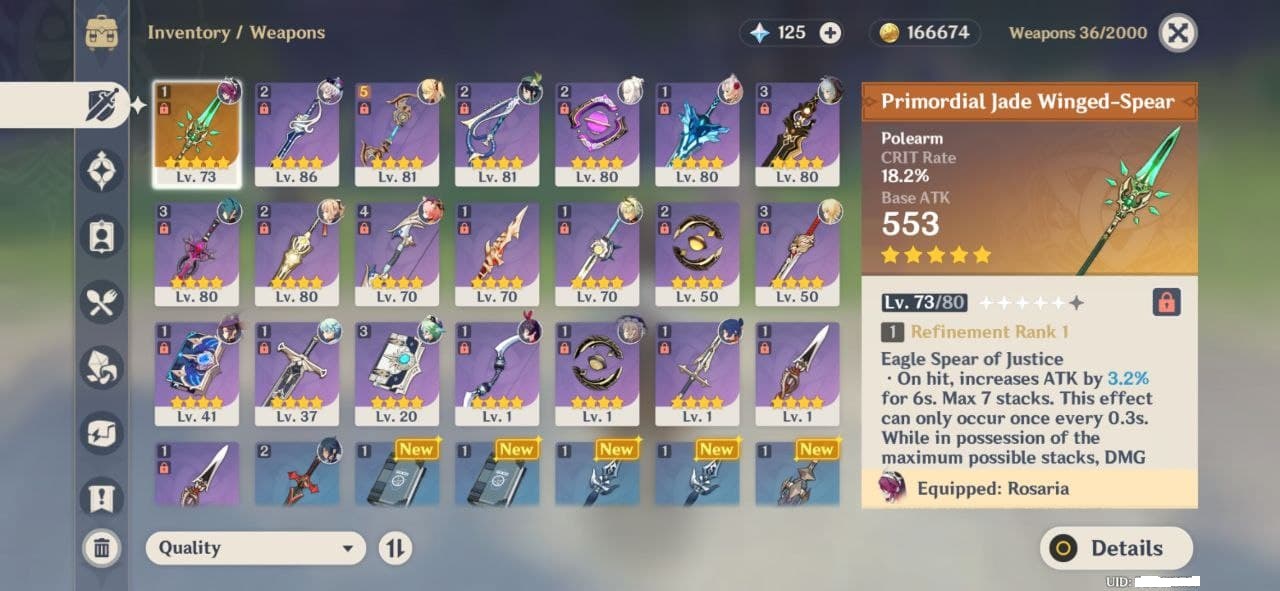
Task: Add Primogems with the plus button
Action: coord(830,33)
